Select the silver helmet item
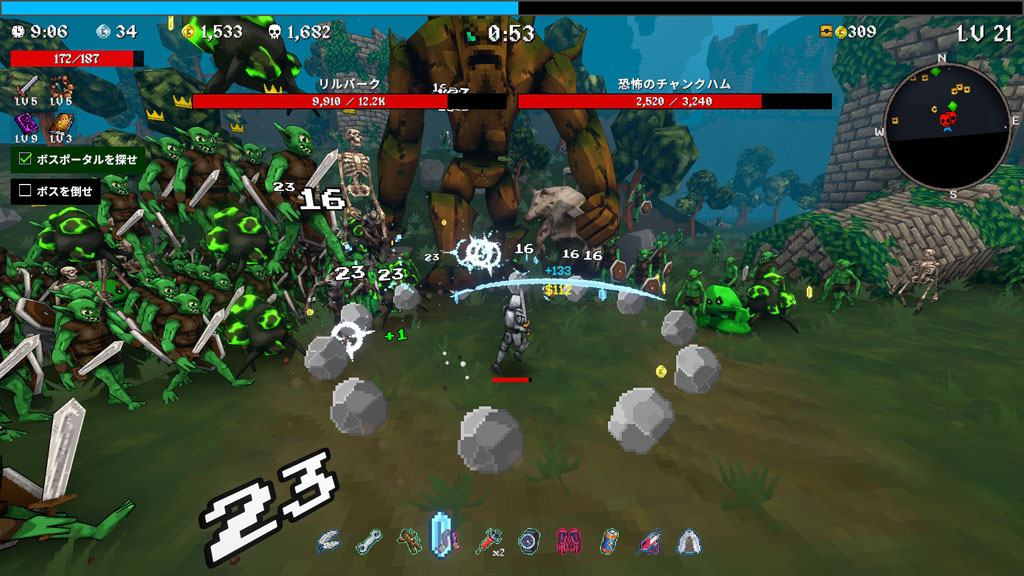Viewport: 1024px width, 576px height. click(689, 541)
